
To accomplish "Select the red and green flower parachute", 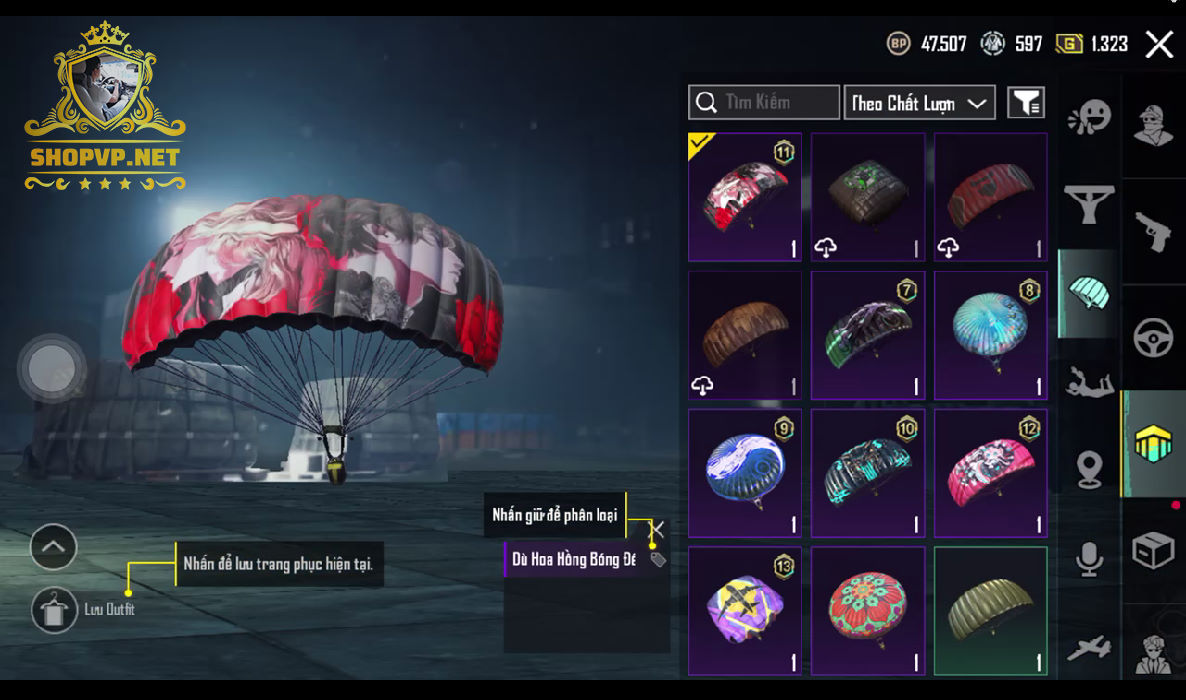I will coord(868,611).
